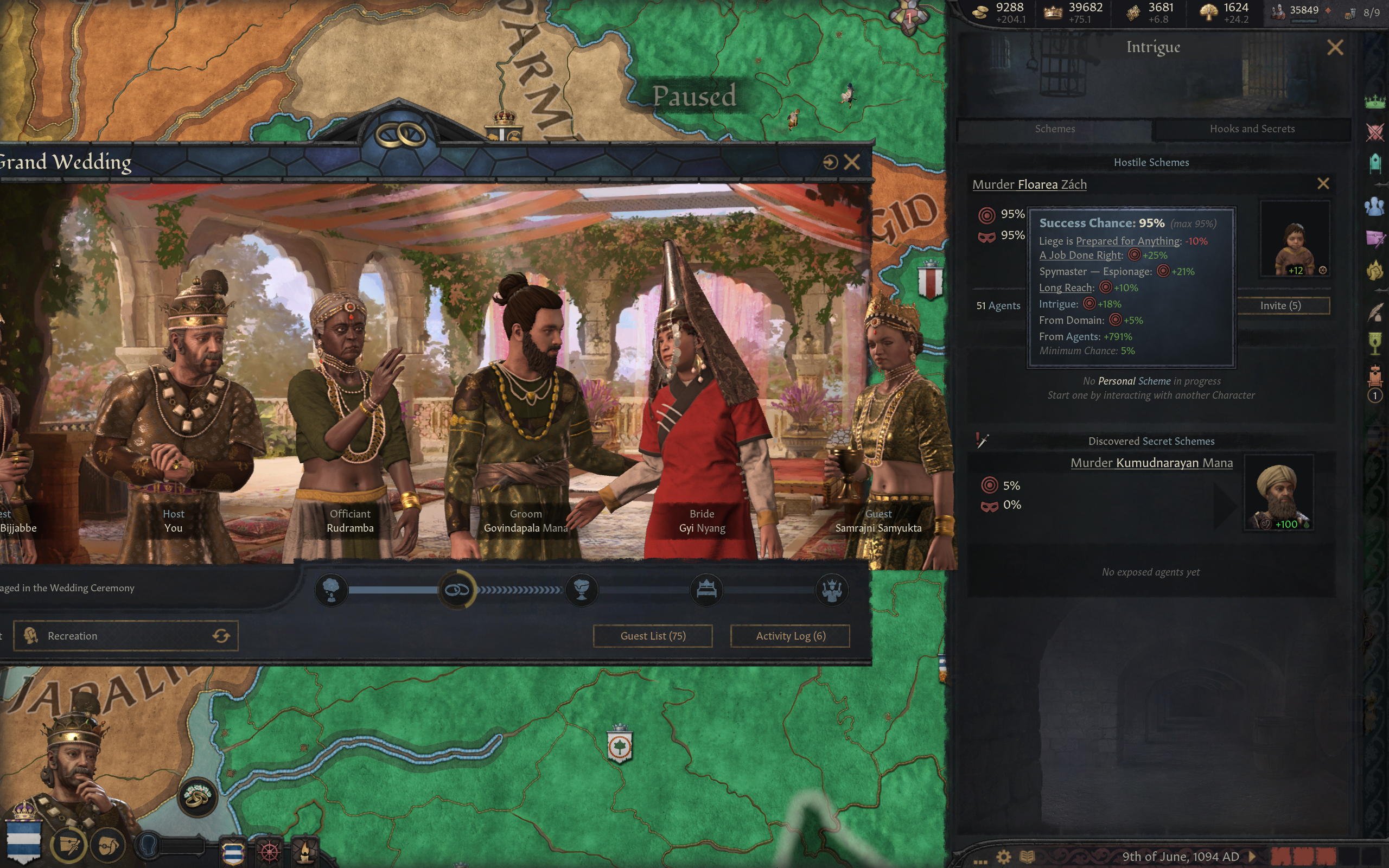Open the Murder Kumudnarayan Mana scheme link
Screen dimensions: 1389x868
click(x=1151, y=463)
